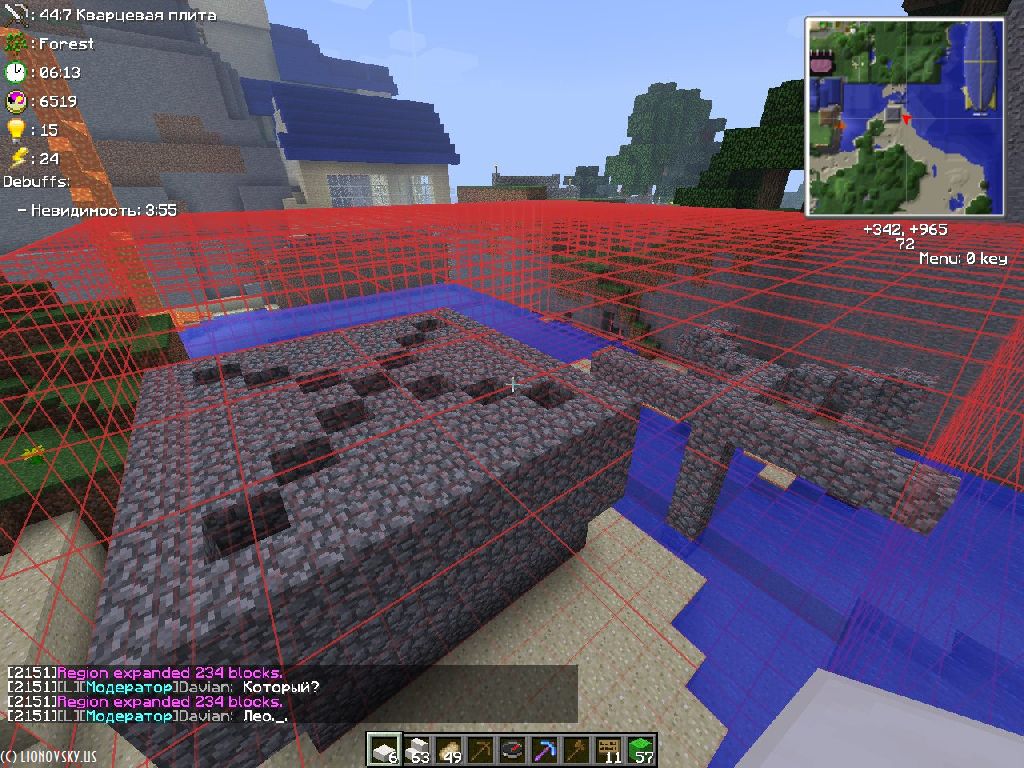Click the minimap in the corner
1024x768 pixels.
click(905, 115)
